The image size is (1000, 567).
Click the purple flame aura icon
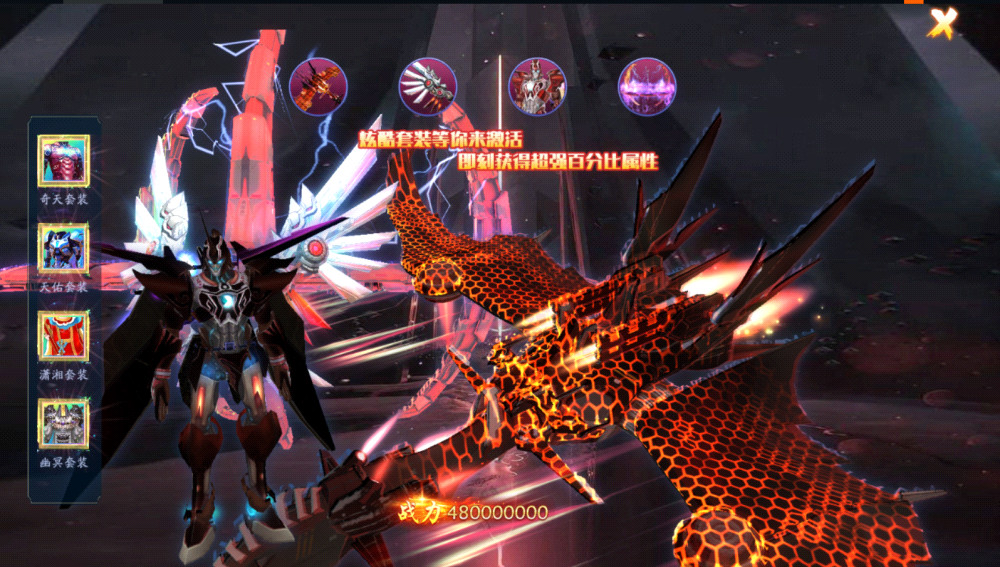647,87
